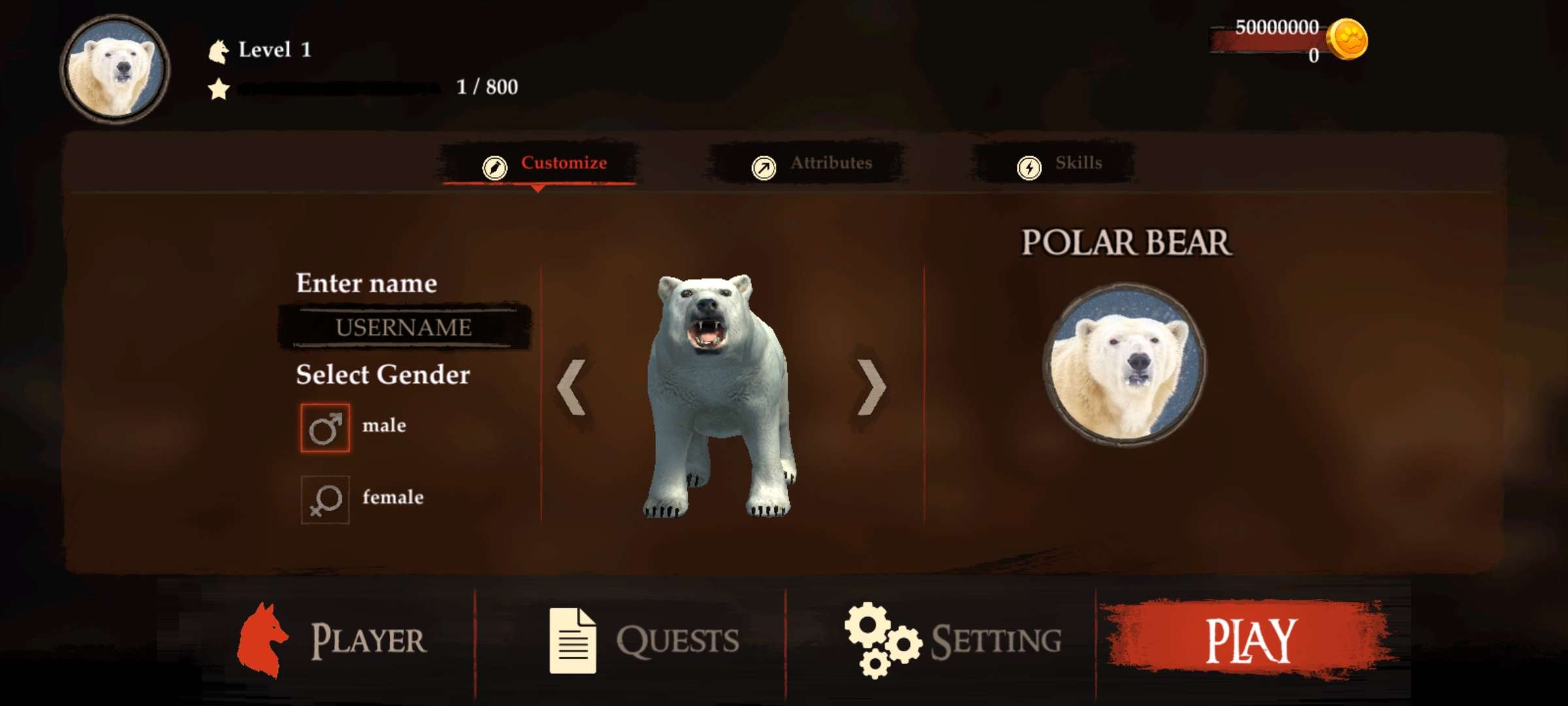Select the male gender option
The height and width of the screenshot is (706, 1568).
325,428
